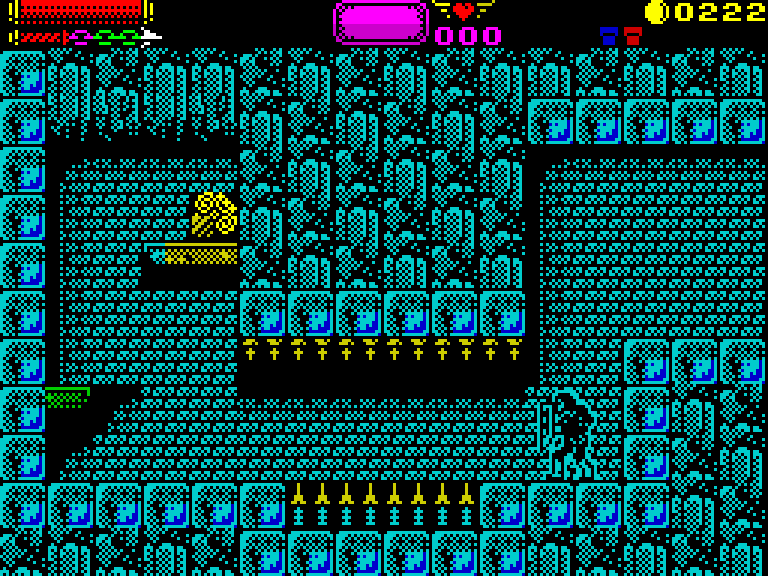Select the red pot icon
Viewport: 768px width, 576px height.
[632, 37]
